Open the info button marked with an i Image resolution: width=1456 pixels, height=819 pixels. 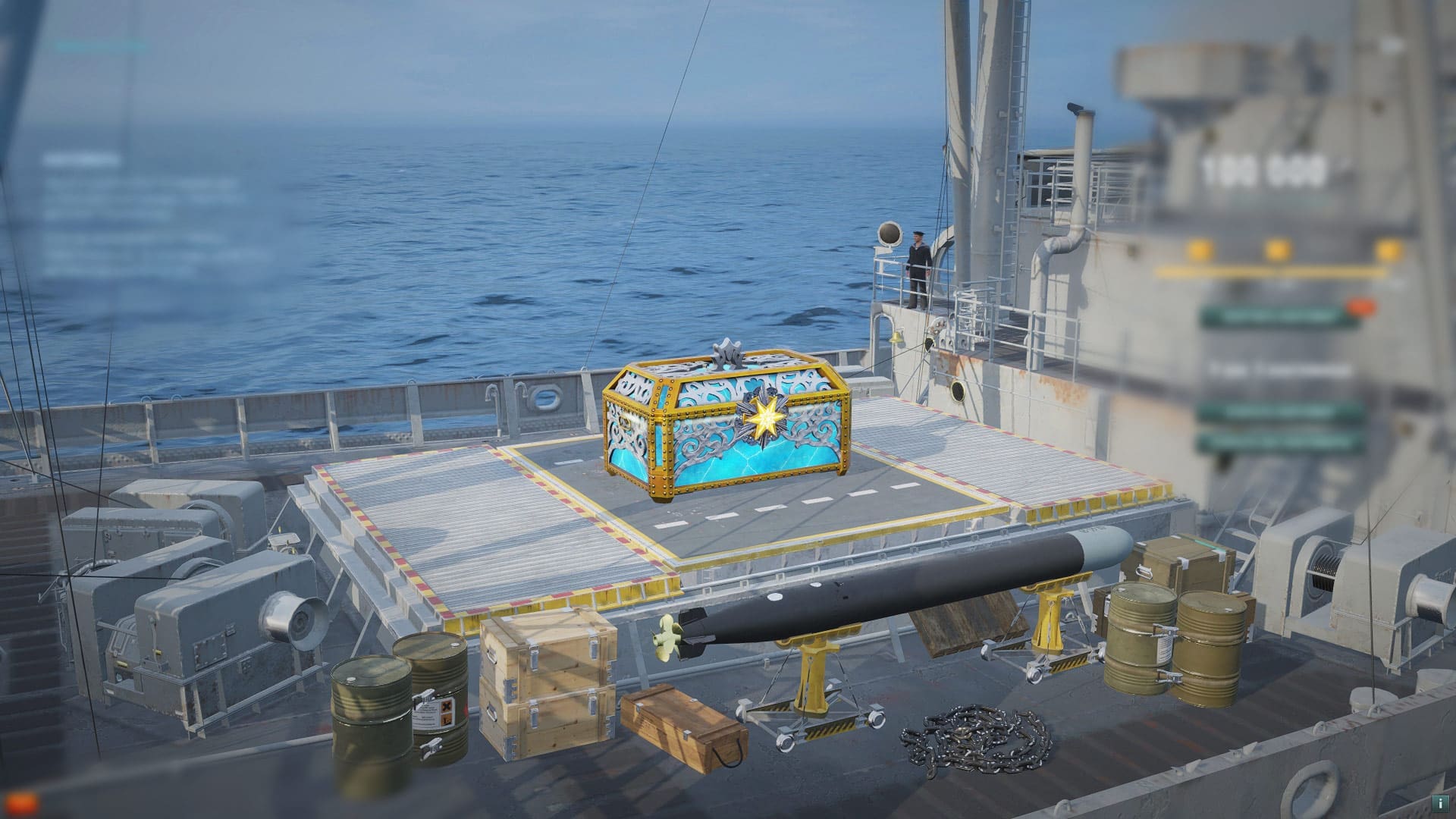point(1437,802)
